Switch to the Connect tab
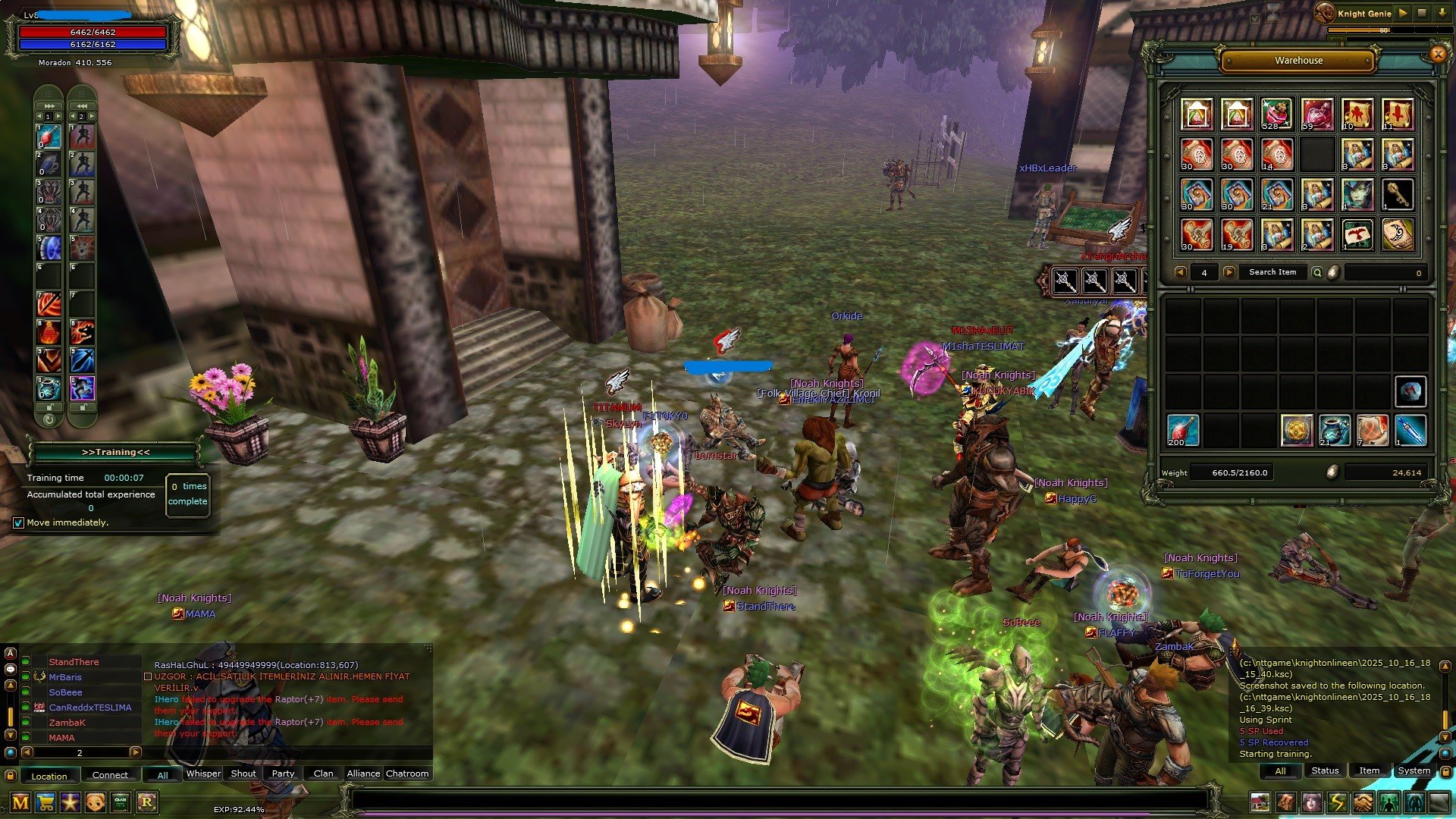 click(x=110, y=775)
